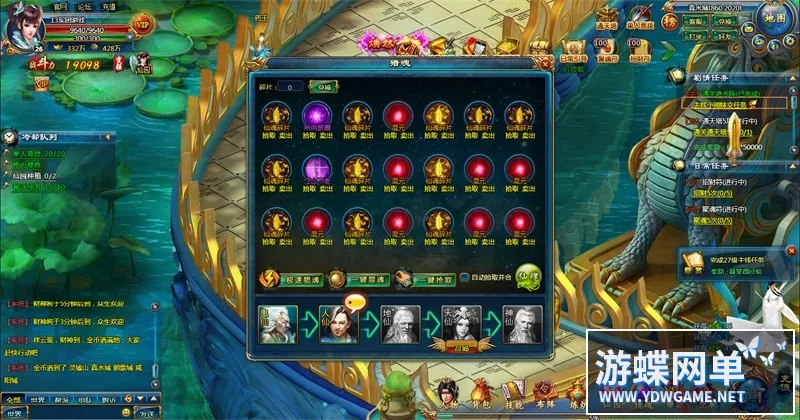Click the 召唤 summon button under 天仙
Screen dimensions: 800x420
coord(460,348)
